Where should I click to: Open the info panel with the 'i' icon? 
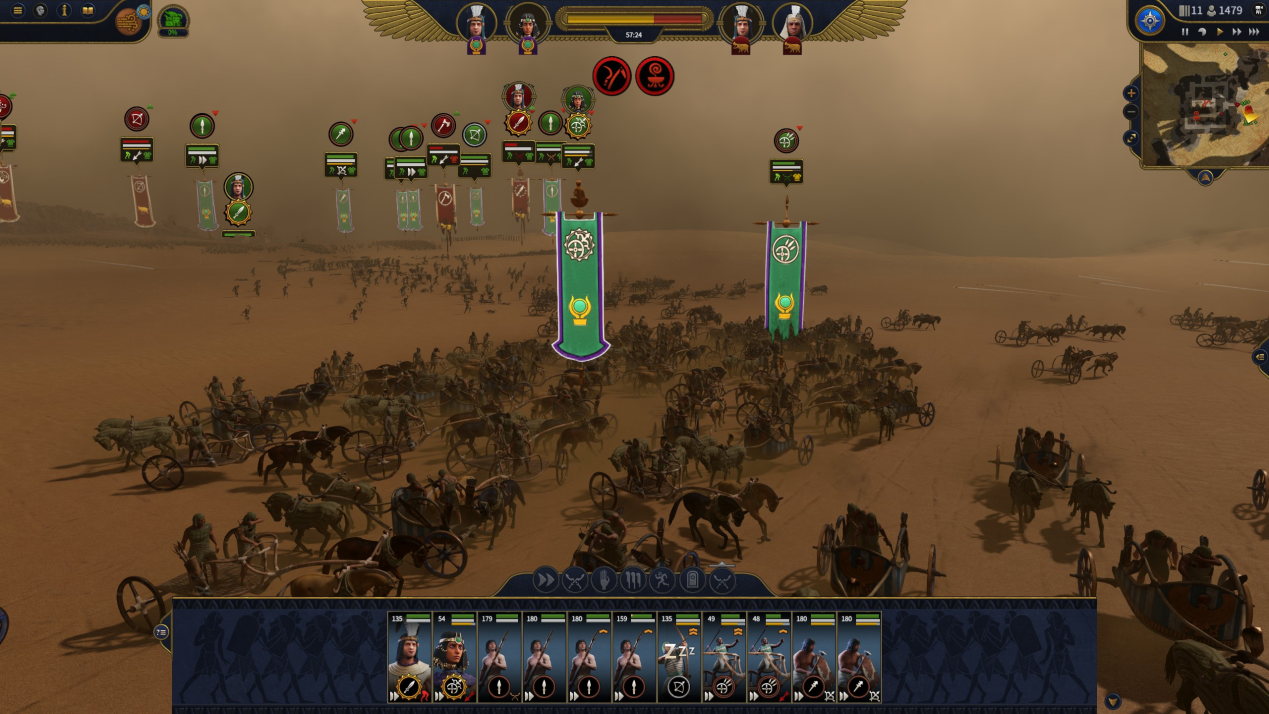click(x=64, y=11)
